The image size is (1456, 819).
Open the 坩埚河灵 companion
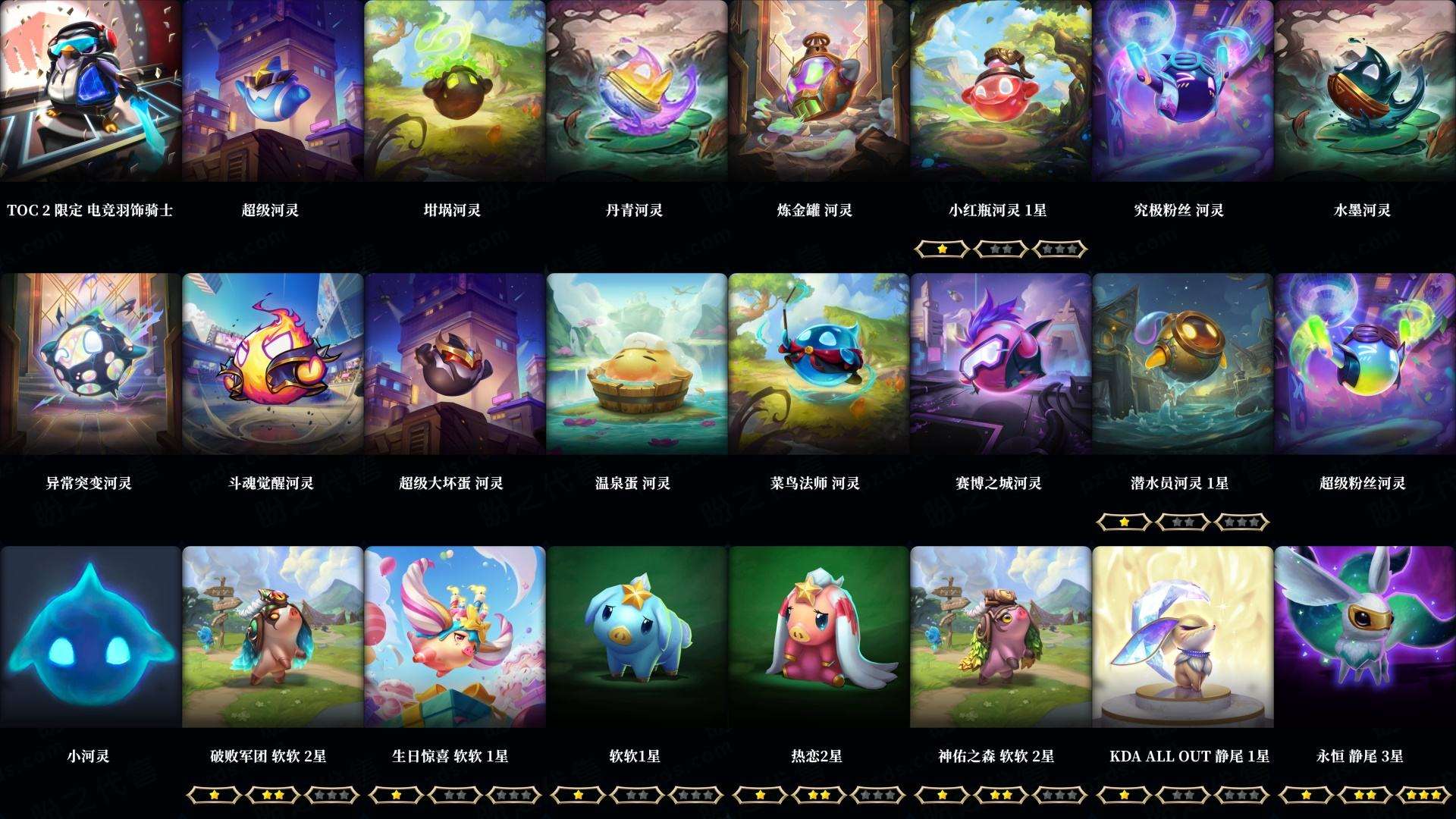tap(453, 91)
